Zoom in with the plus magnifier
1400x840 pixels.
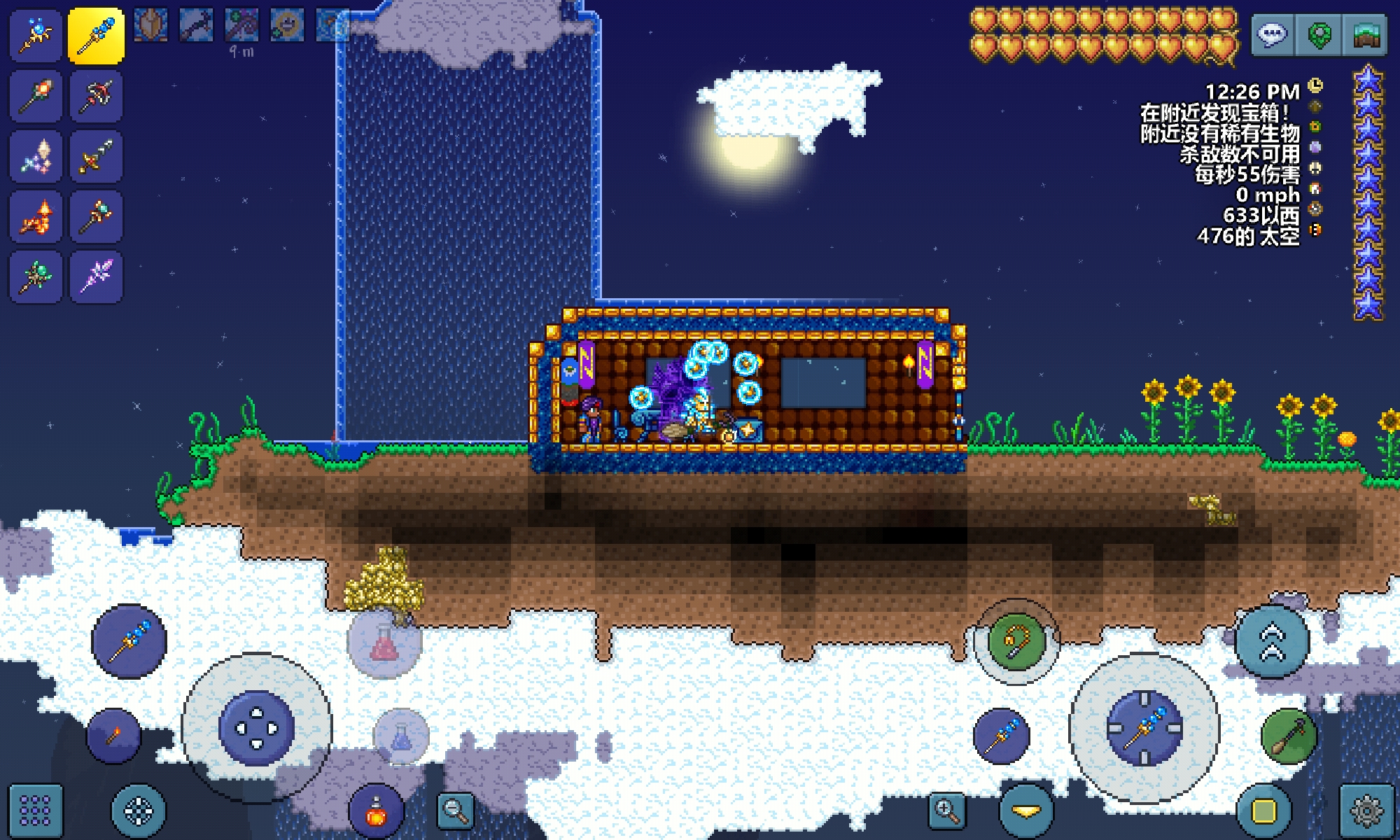click(x=946, y=811)
